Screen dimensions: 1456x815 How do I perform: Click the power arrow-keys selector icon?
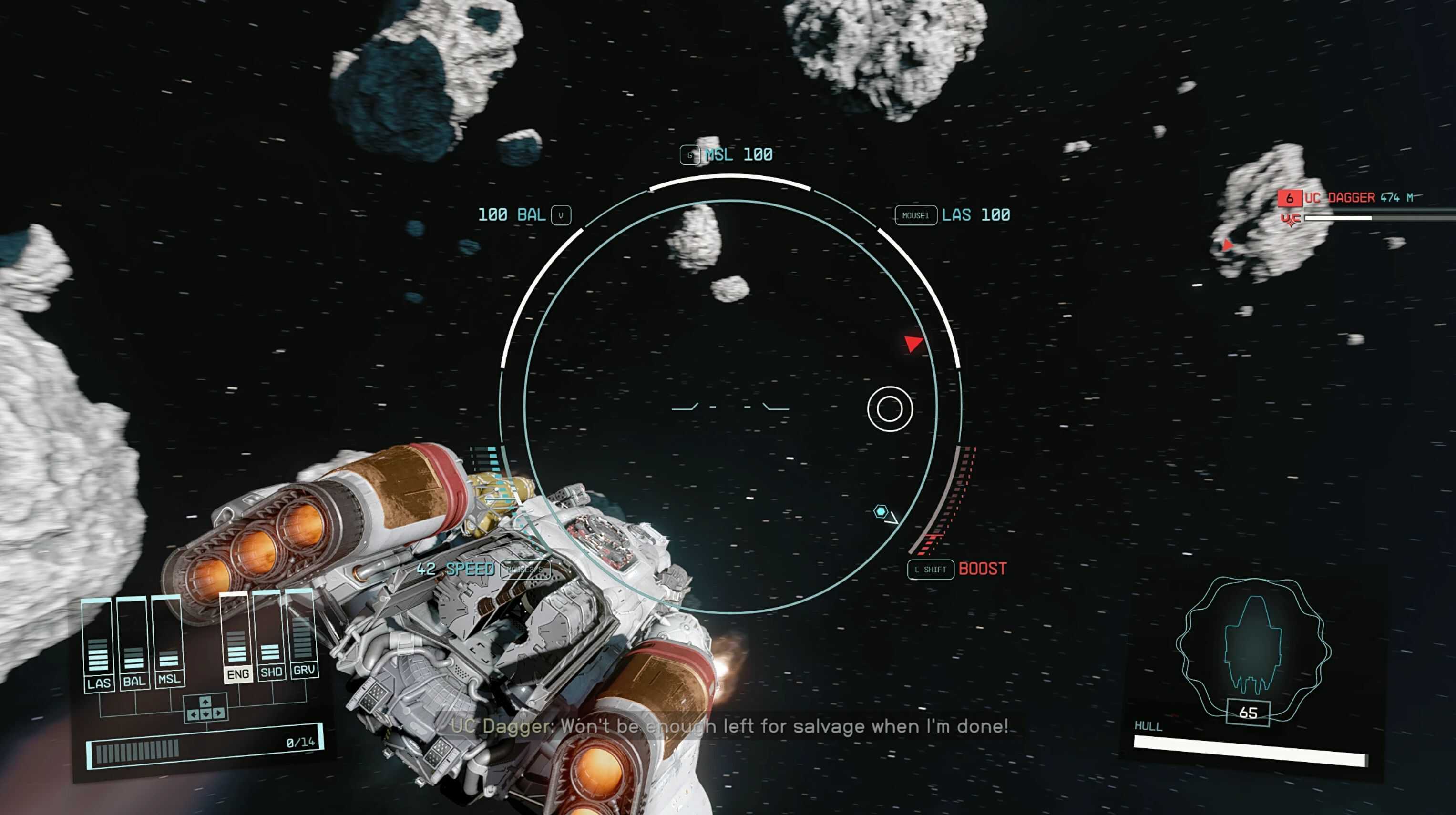[205, 708]
